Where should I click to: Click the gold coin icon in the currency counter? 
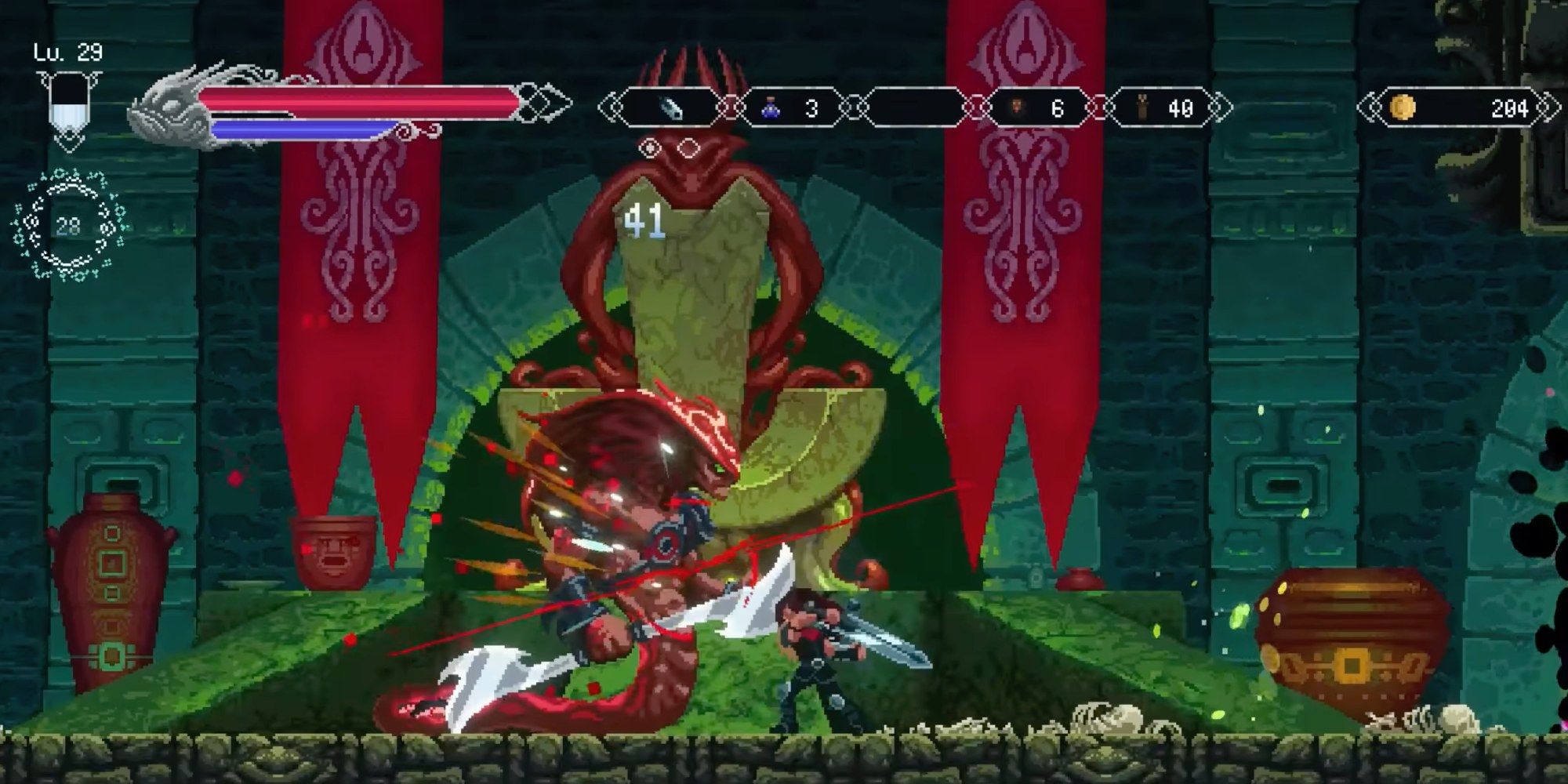1403,106
